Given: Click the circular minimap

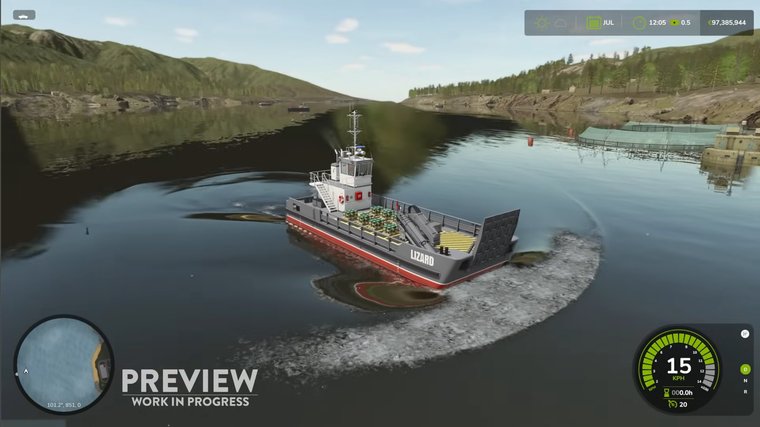Looking at the screenshot, I should 63,365.
